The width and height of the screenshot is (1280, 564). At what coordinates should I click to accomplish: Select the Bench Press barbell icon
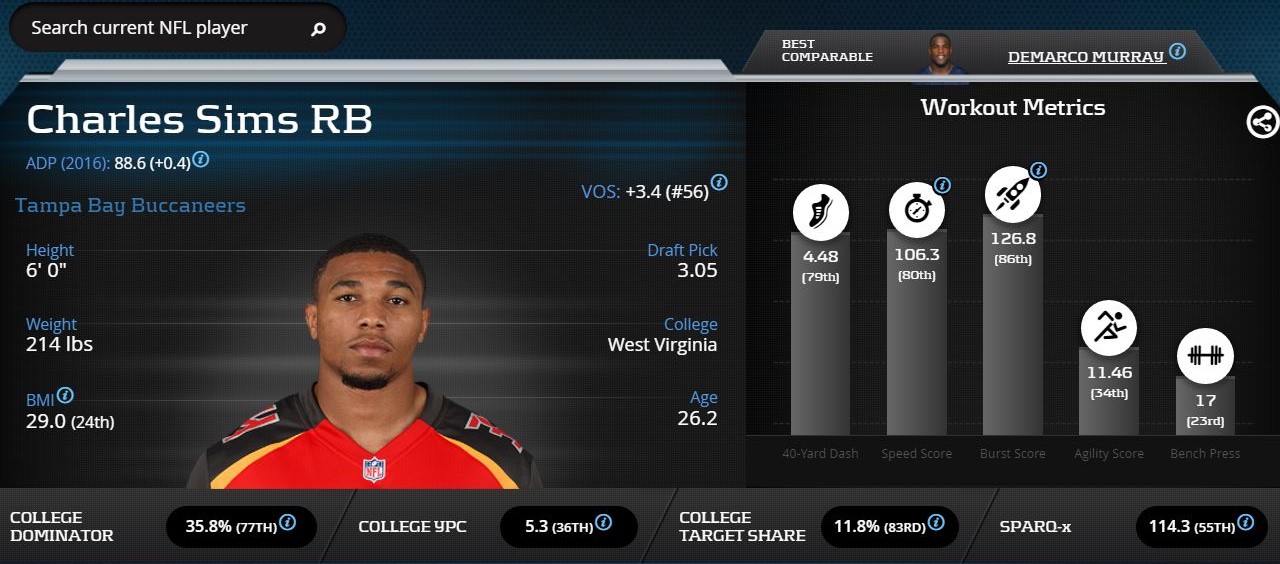pyautogui.click(x=1204, y=356)
